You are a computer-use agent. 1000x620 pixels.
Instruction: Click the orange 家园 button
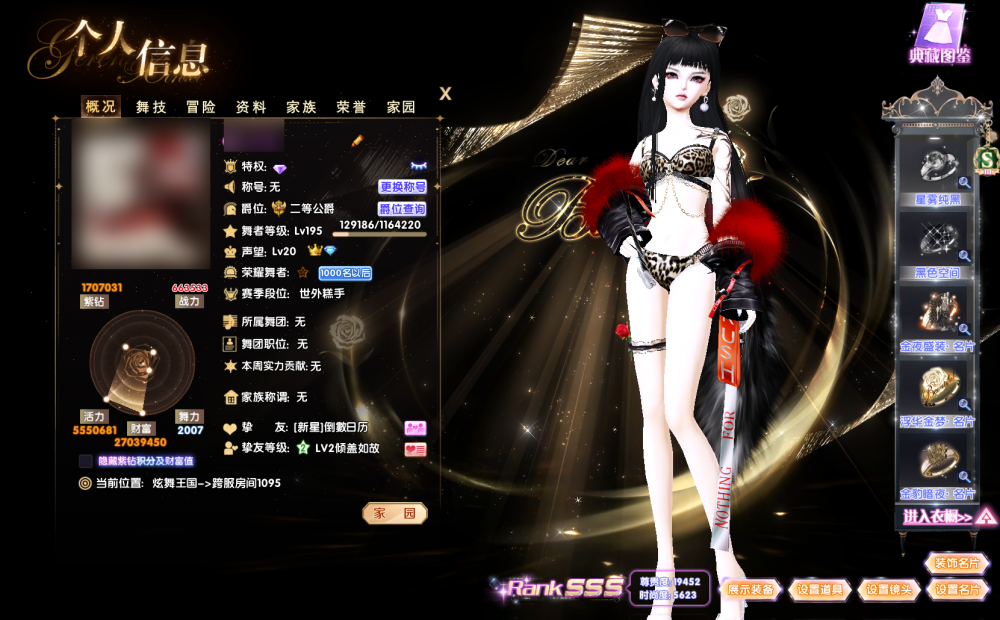(x=394, y=513)
